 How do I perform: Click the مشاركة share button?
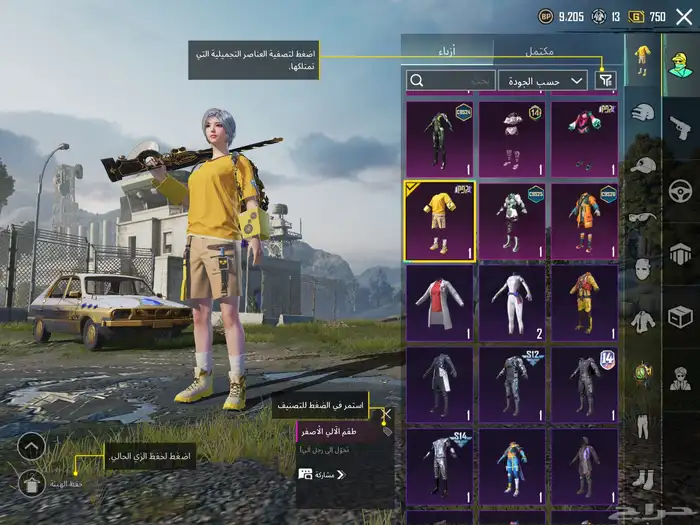click(321, 474)
